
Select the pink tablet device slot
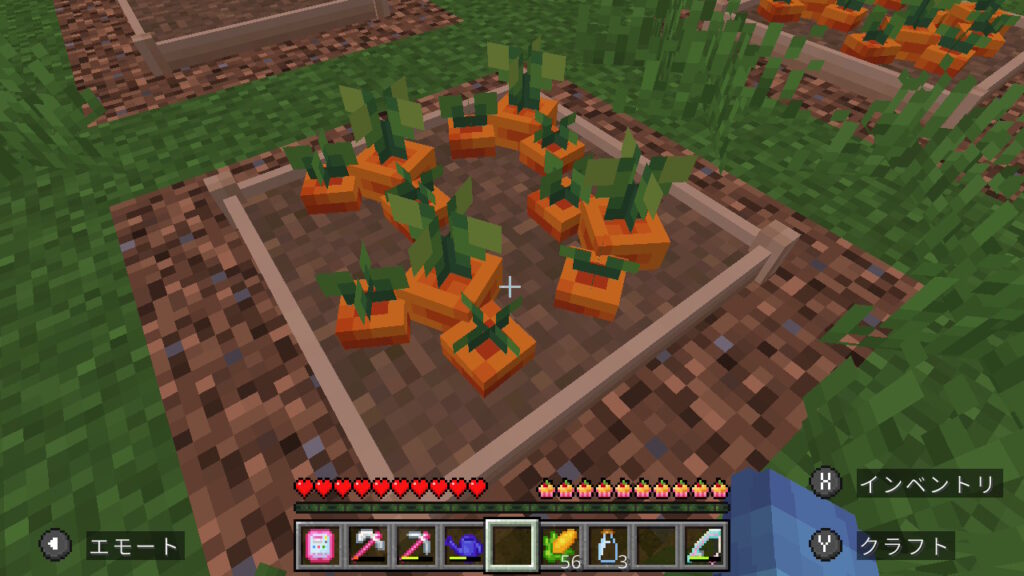pos(317,546)
